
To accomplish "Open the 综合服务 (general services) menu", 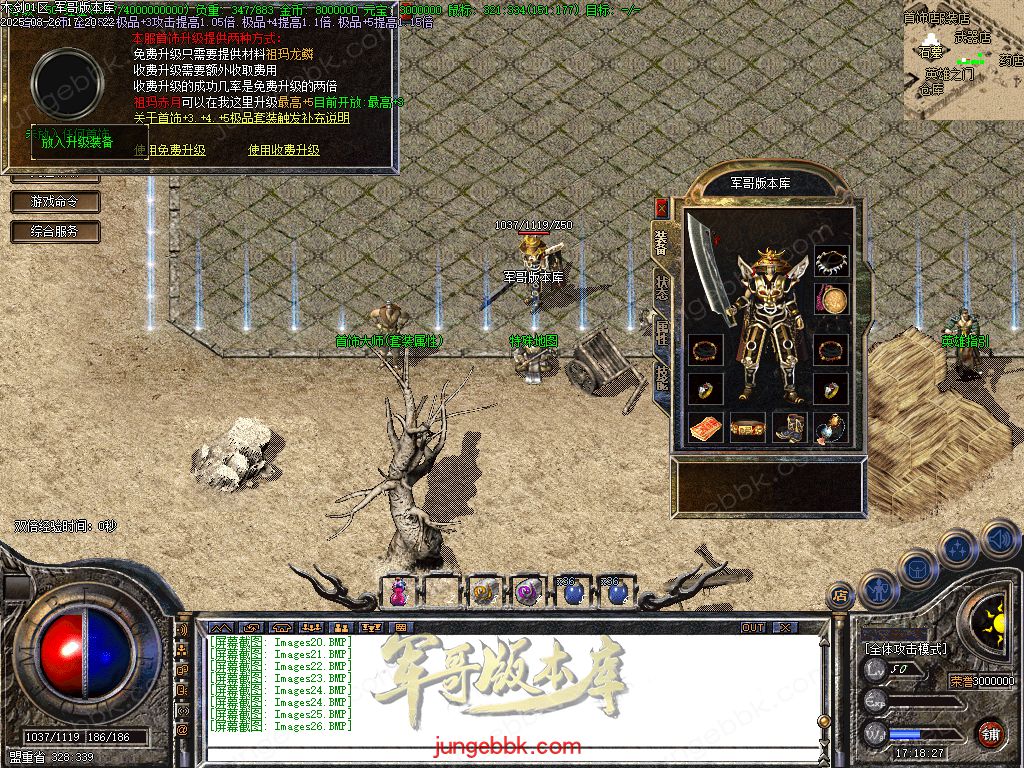I will click(x=56, y=232).
